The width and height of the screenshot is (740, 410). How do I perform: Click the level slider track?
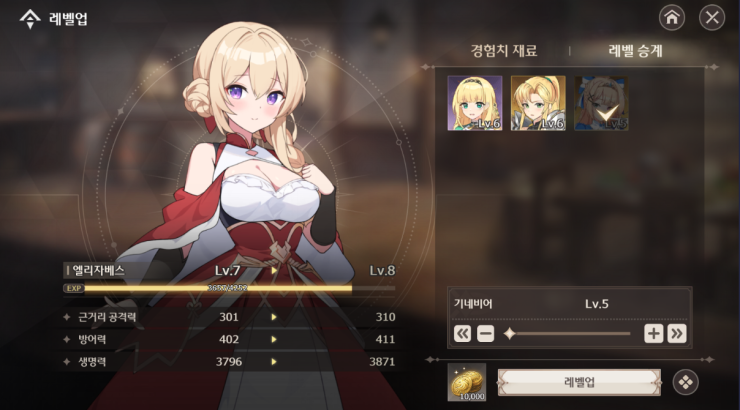click(x=570, y=333)
